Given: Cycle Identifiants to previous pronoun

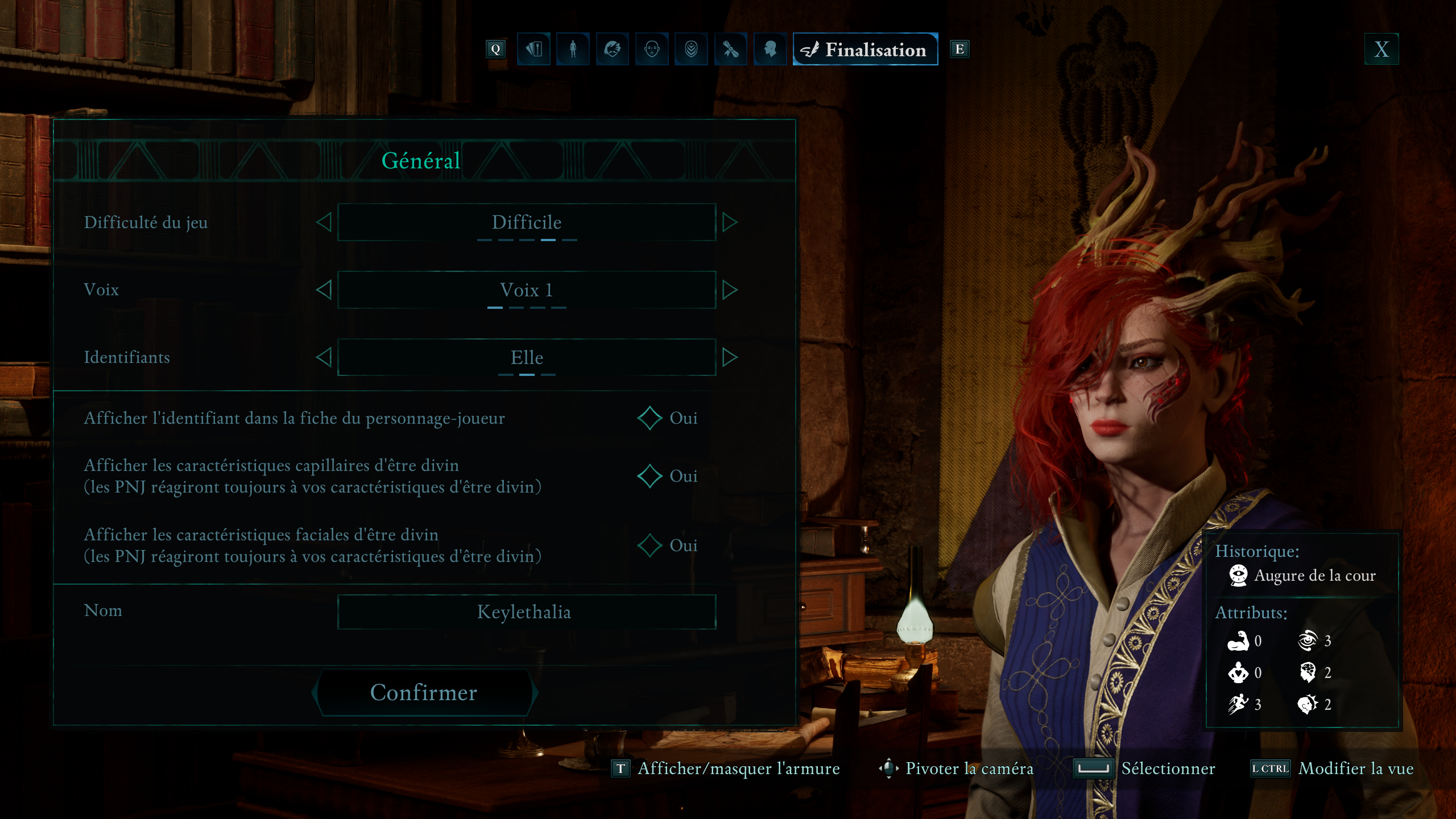Looking at the screenshot, I should [x=324, y=357].
